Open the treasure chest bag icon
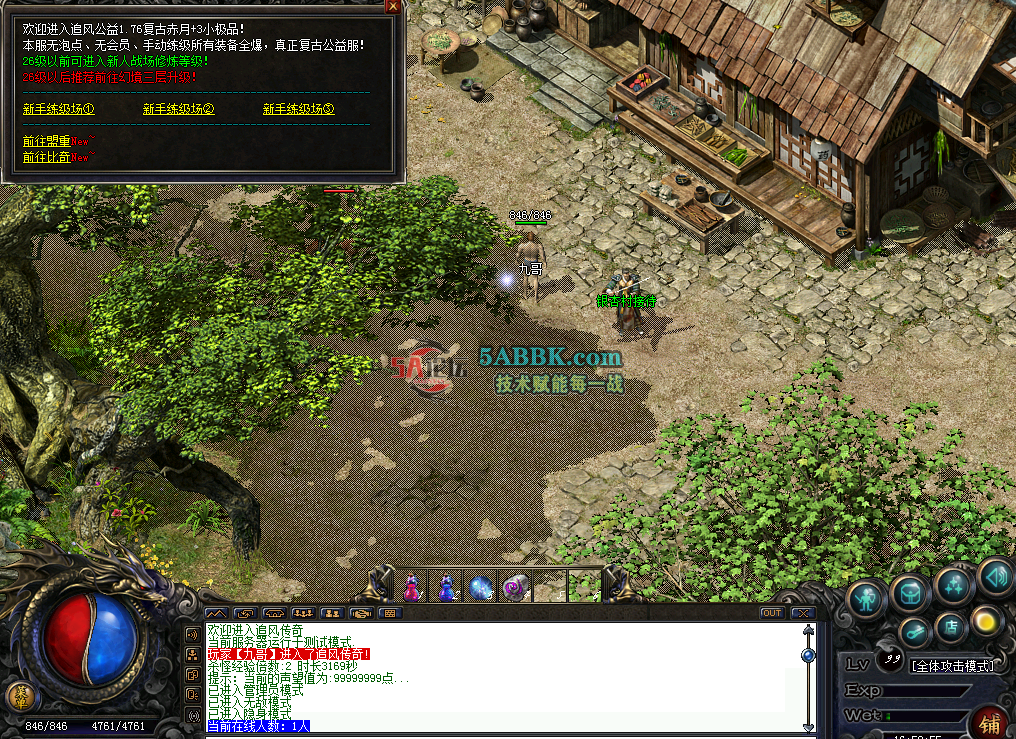 [x=910, y=593]
